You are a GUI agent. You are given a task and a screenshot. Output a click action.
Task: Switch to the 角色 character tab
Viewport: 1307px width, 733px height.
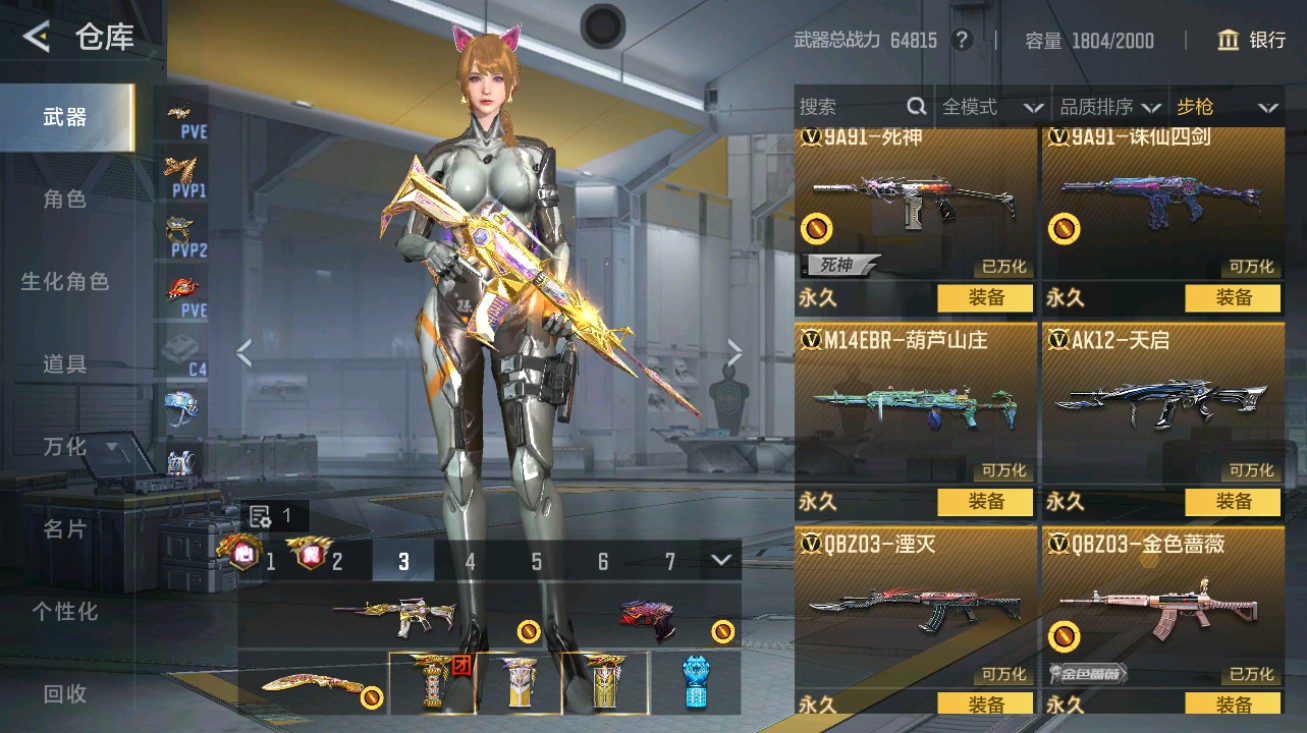point(65,199)
